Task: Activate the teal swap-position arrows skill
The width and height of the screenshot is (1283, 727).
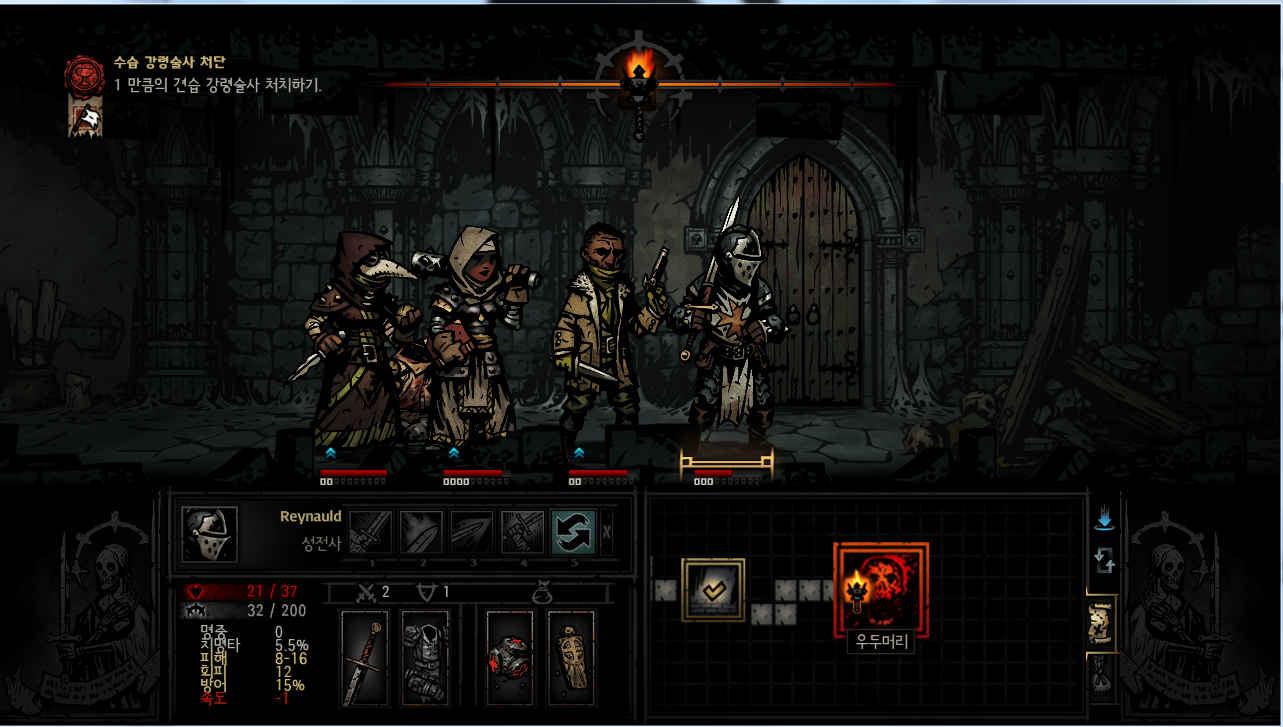Action: click(x=573, y=532)
